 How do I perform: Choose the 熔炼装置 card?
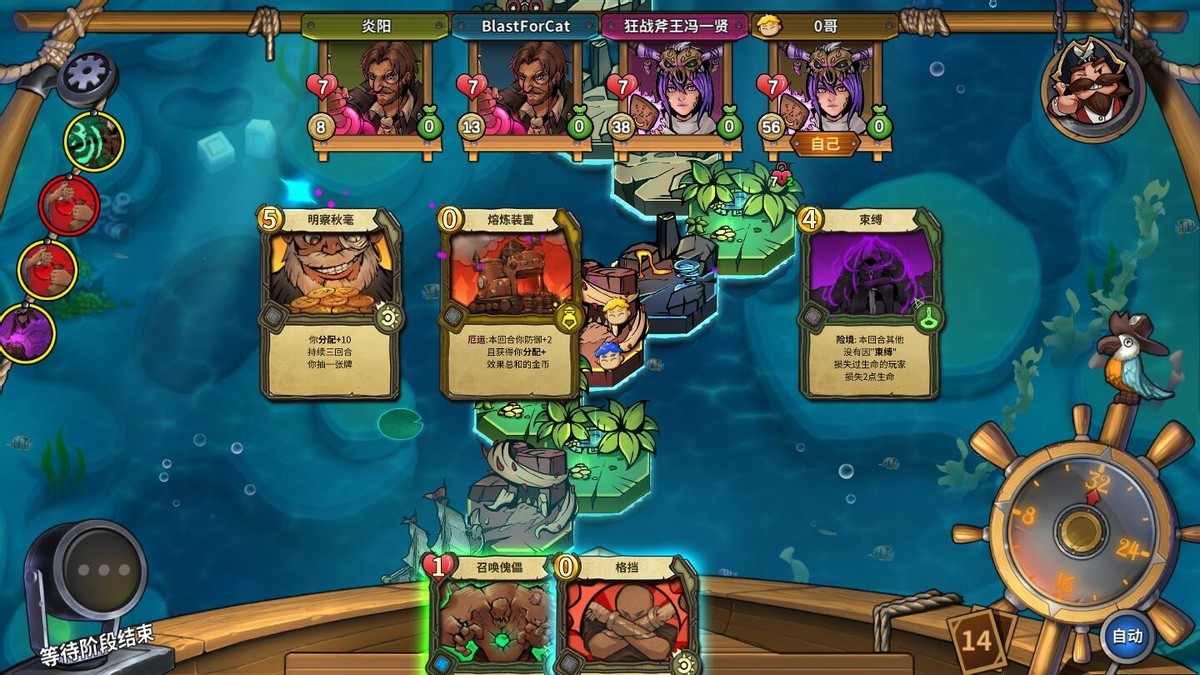pyautogui.click(x=511, y=302)
